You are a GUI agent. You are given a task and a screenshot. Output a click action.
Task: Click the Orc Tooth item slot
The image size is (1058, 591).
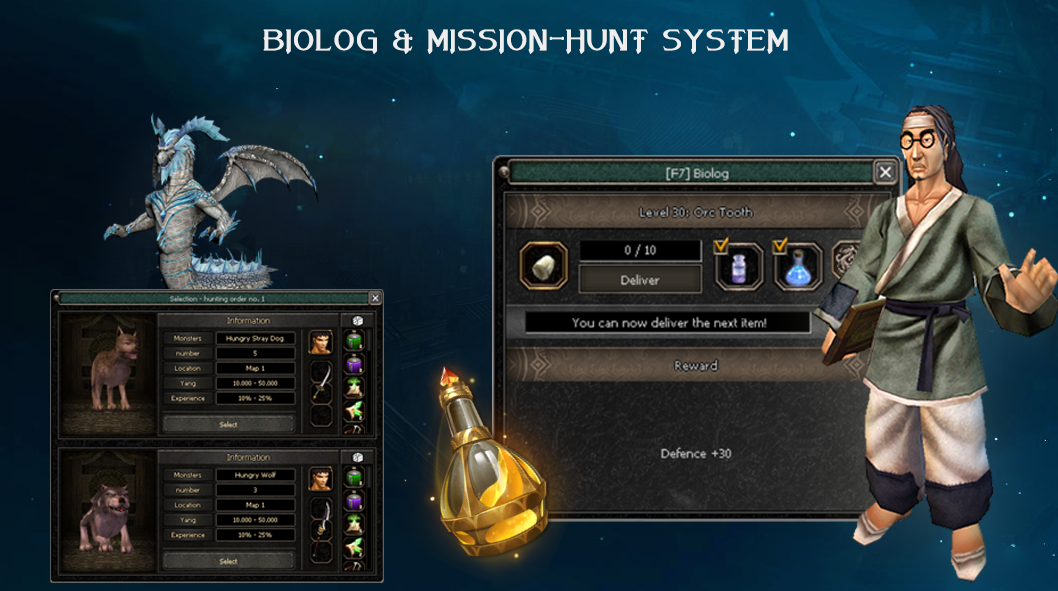coord(544,266)
